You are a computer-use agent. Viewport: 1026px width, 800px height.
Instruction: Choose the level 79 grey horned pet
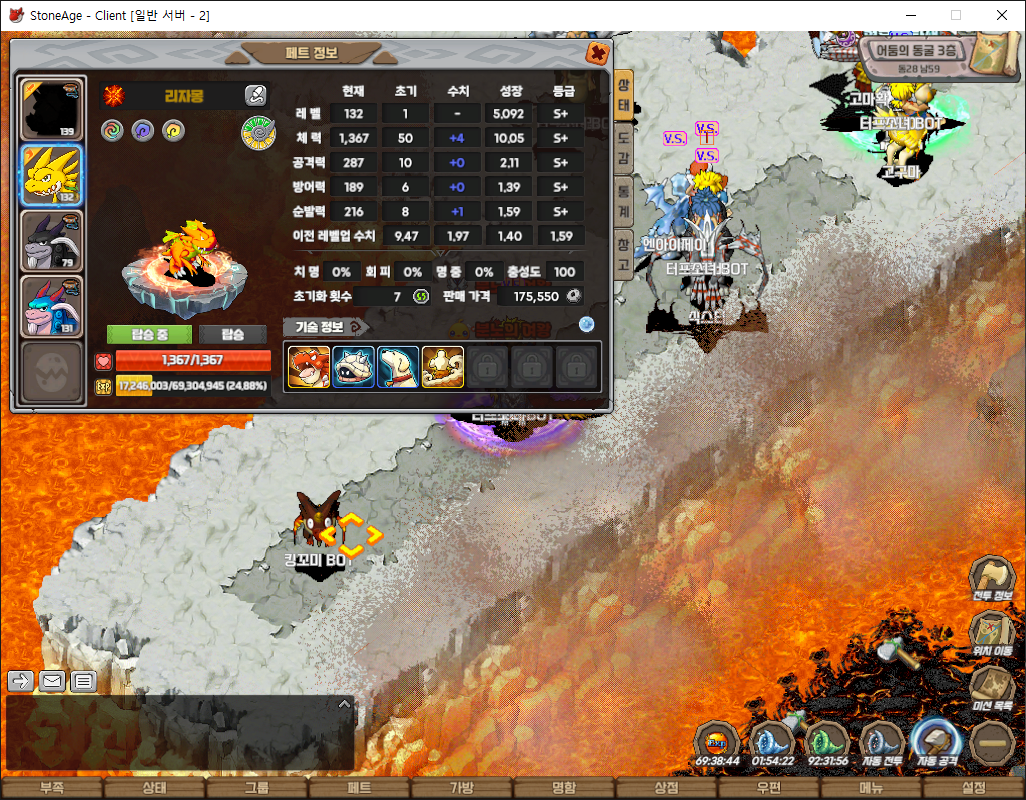[52, 241]
